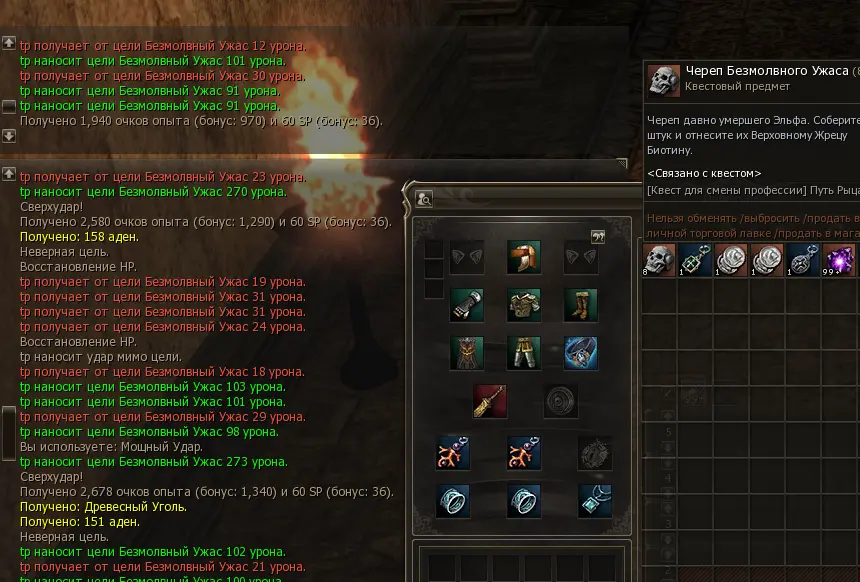The image size is (860, 582).
Task: Open the magnifier button atop the inventory window
Action: pyautogui.click(x=425, y=199)
